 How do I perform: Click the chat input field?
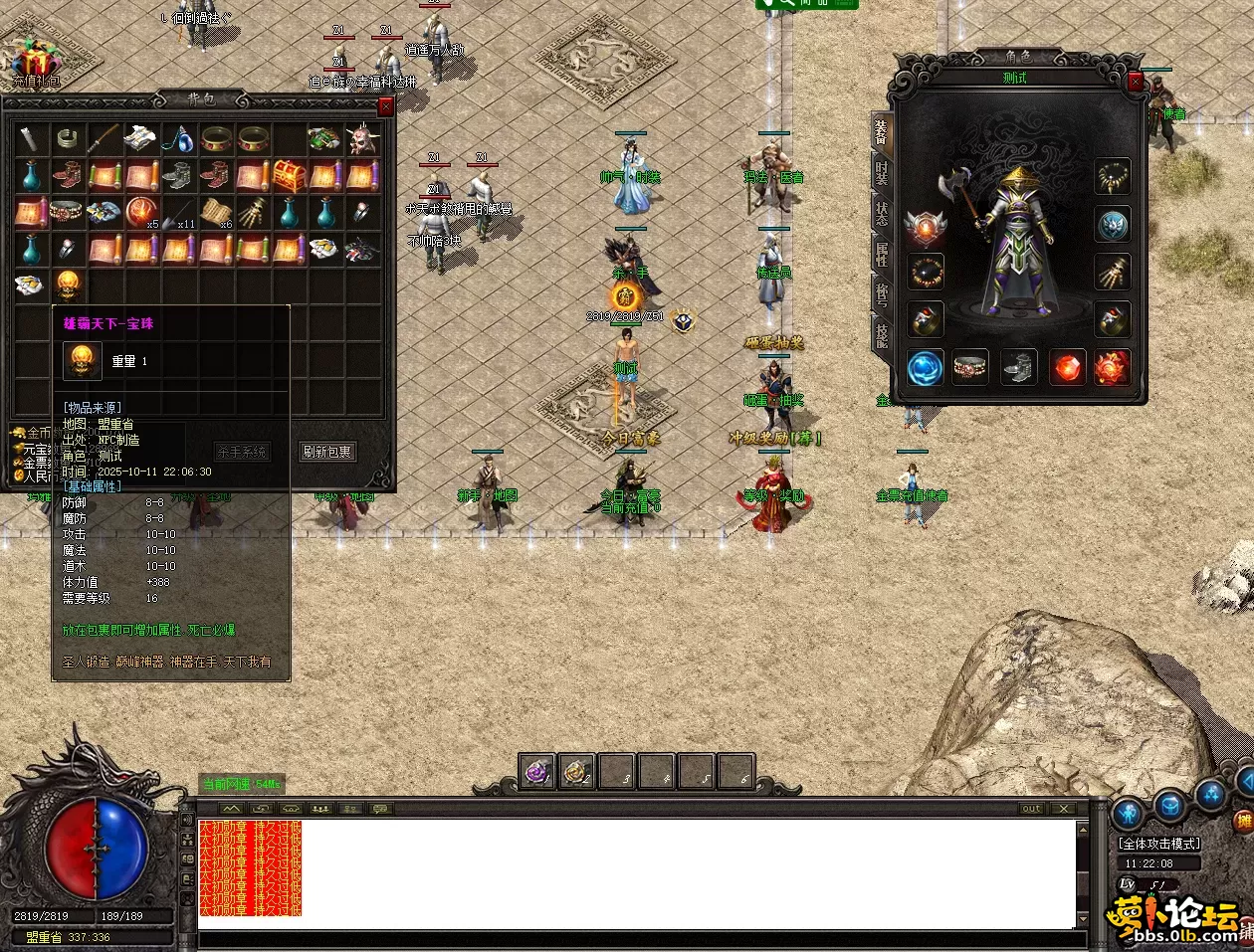(x=637, y=938)
